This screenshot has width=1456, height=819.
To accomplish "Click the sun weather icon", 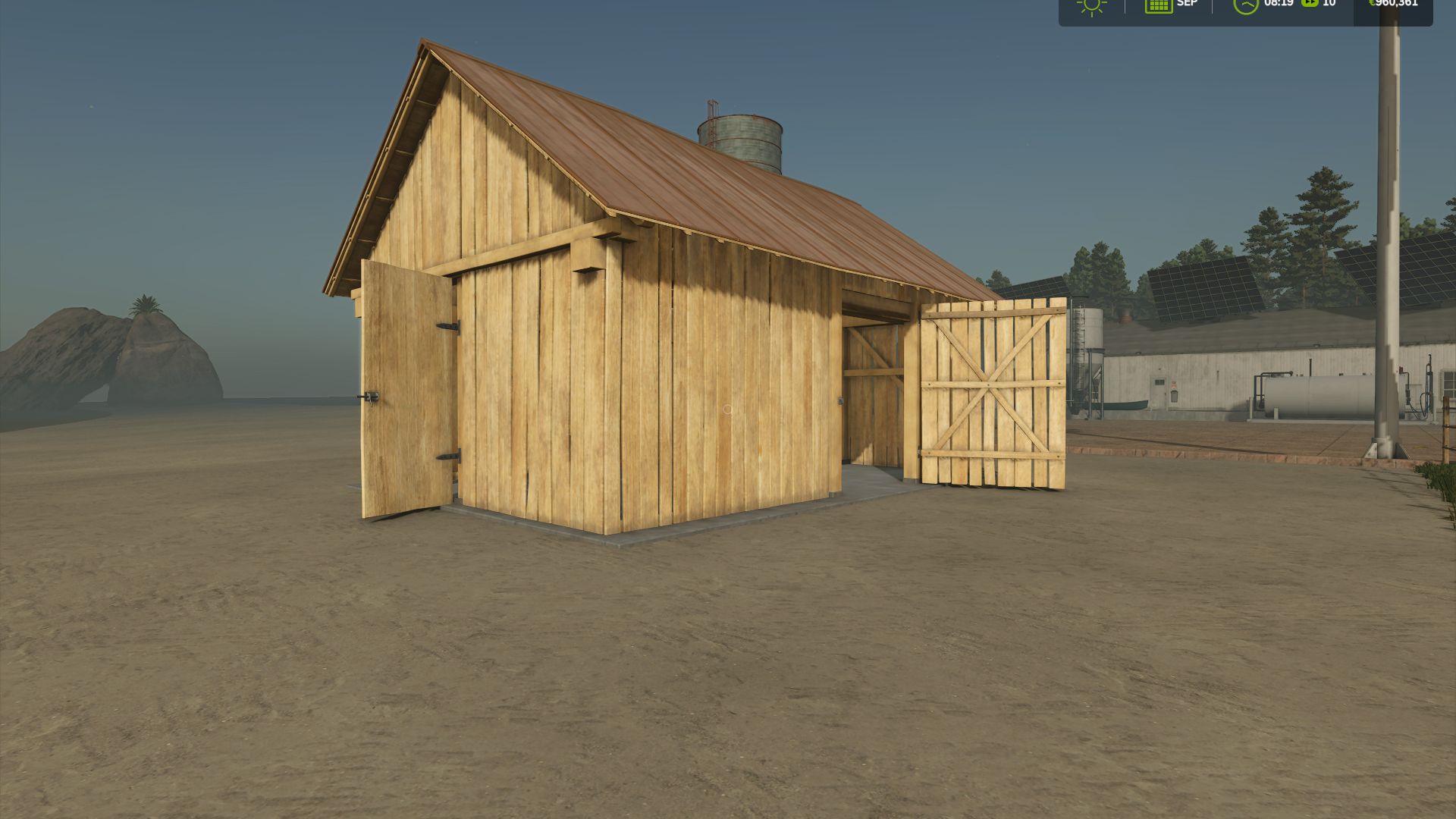I will click(1090, 6).
